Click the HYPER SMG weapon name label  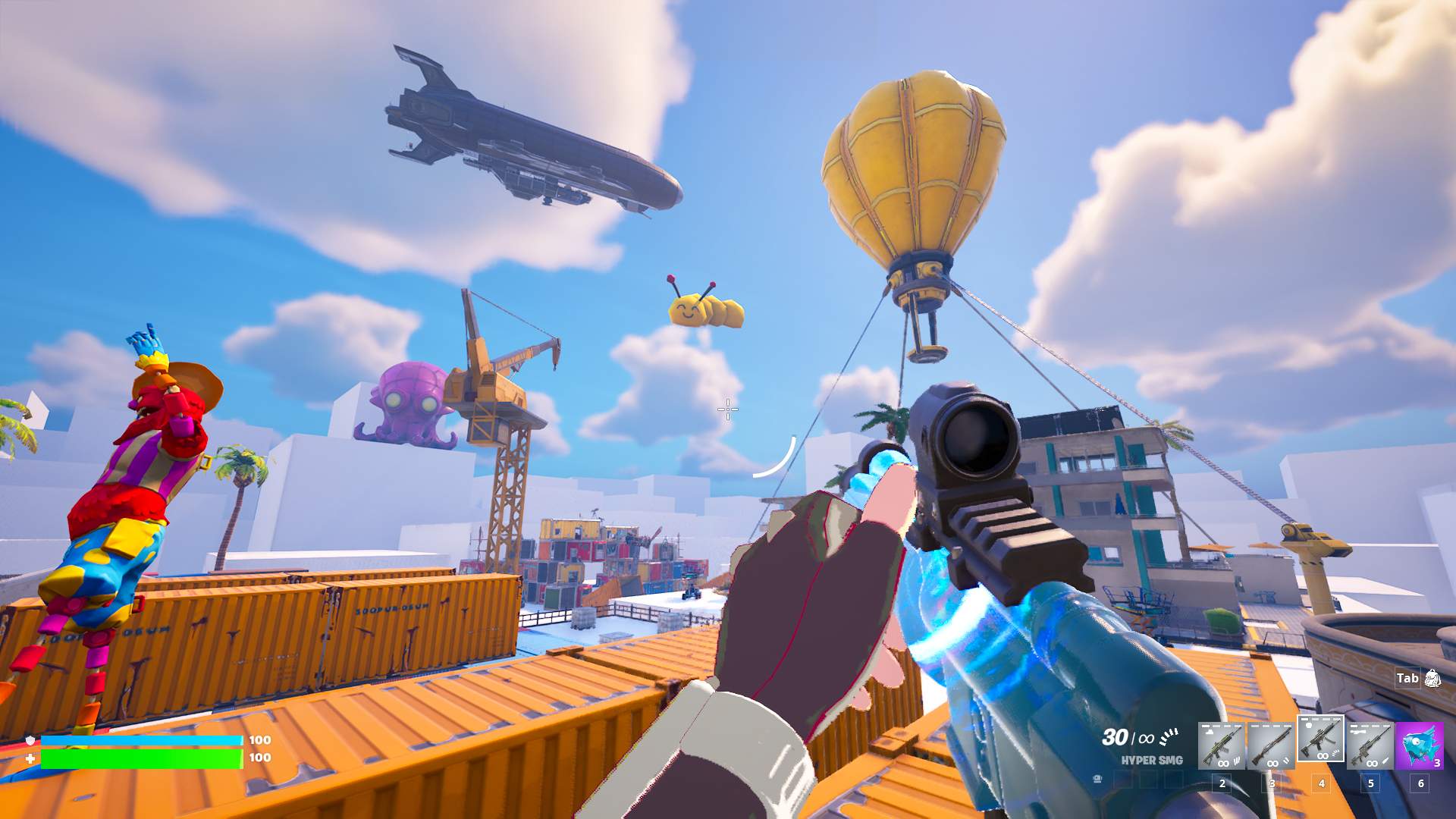1153,760
